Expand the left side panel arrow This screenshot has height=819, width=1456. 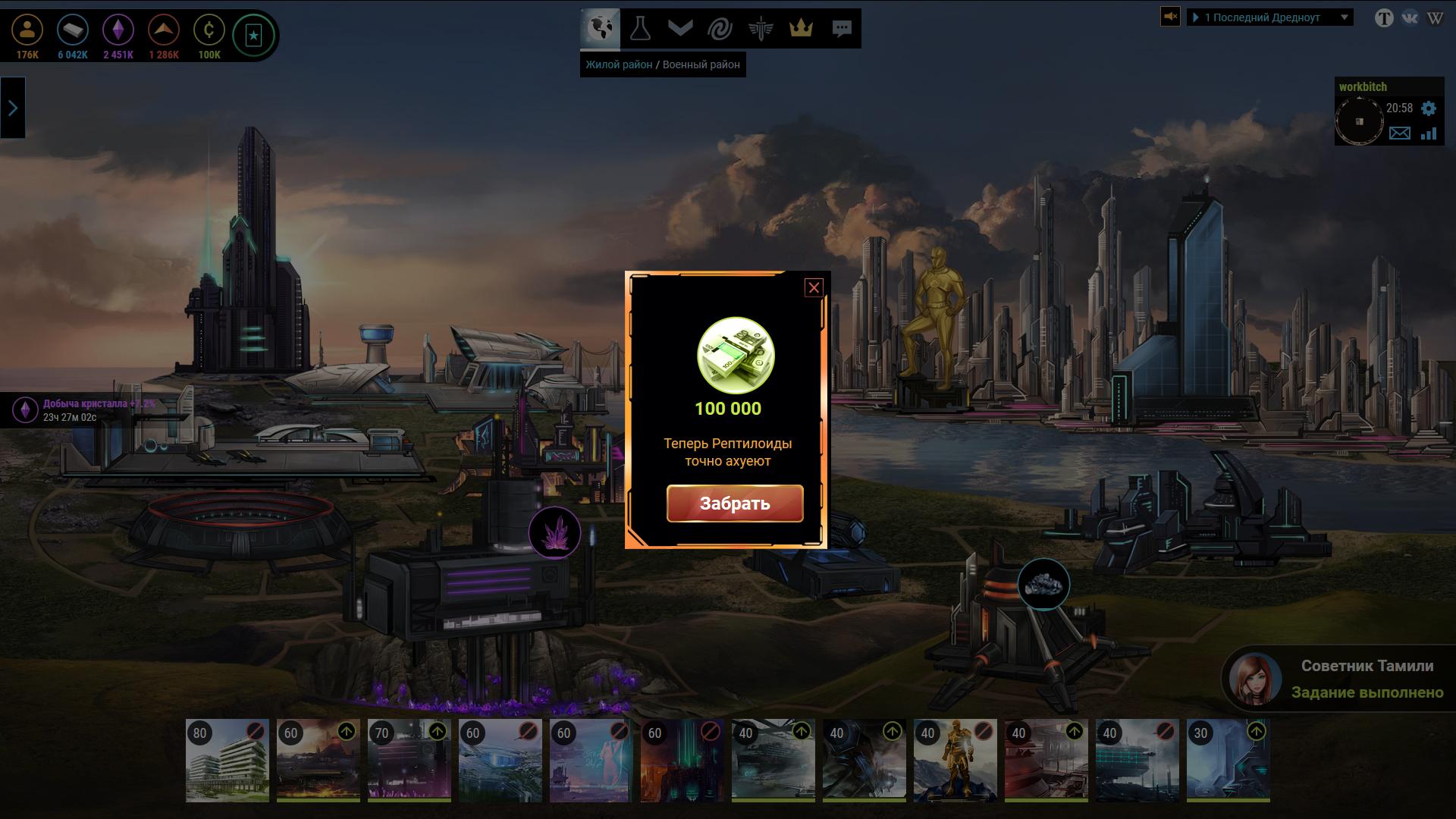[x=13, y=108]
